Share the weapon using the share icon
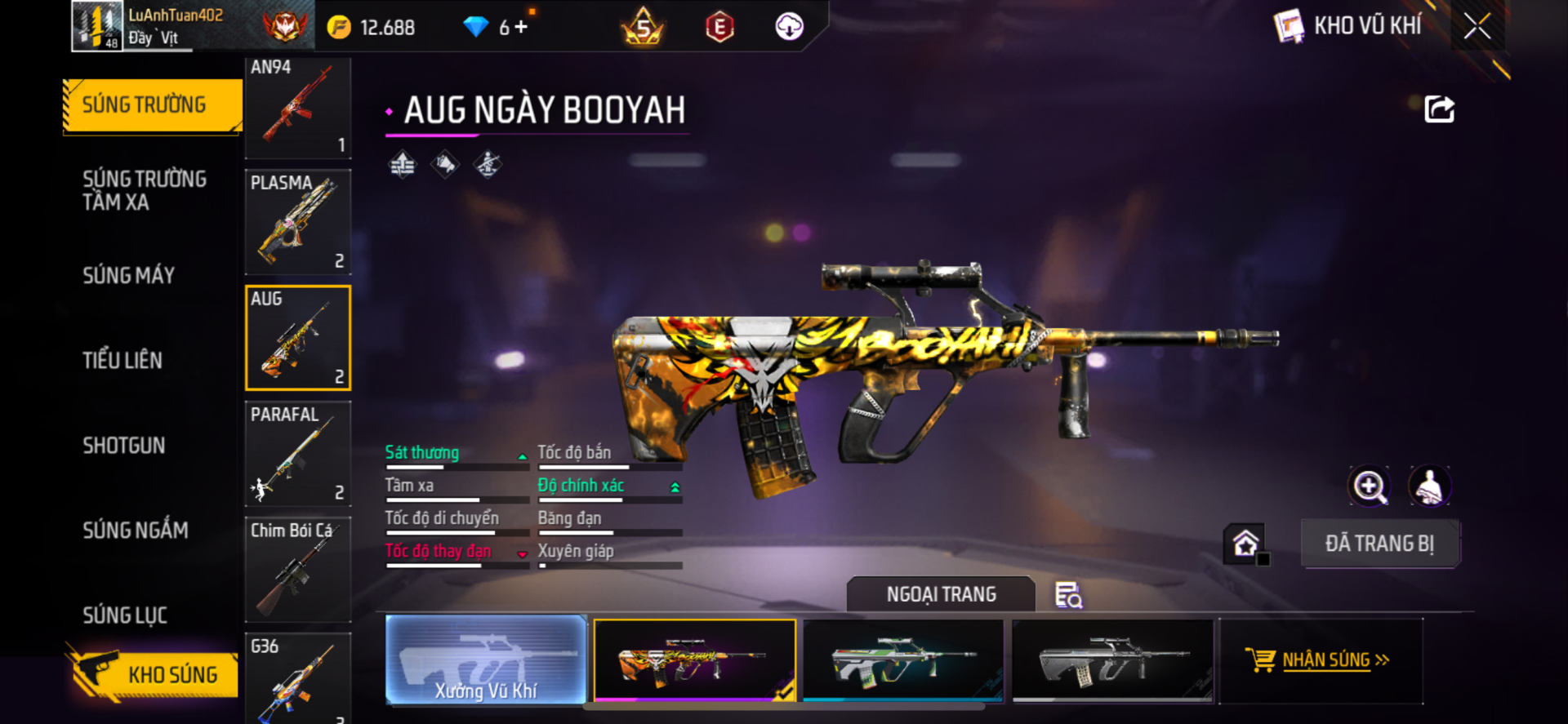Screen dimensions: 1568x724 pyautogui.click(x=1439, y=109)
